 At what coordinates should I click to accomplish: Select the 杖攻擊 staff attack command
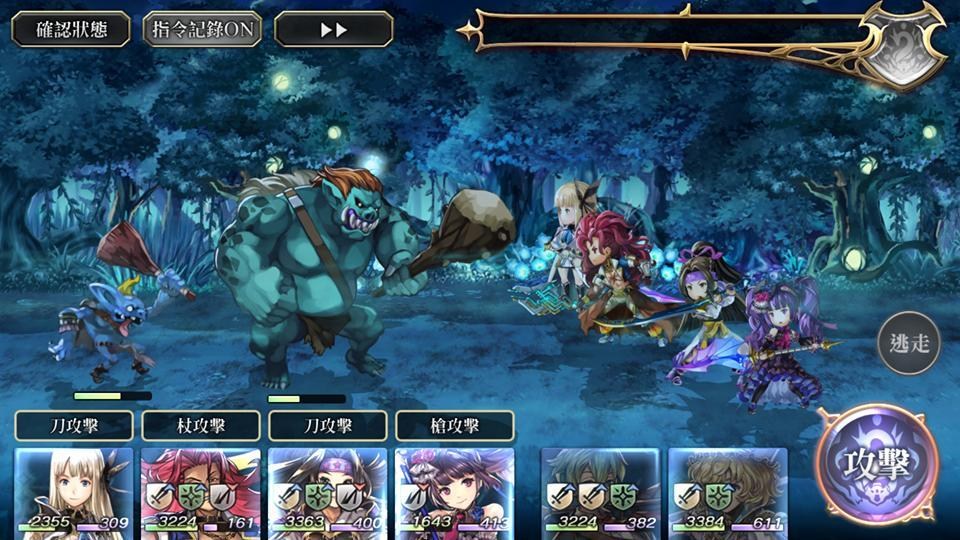click(x=201, y=426)
